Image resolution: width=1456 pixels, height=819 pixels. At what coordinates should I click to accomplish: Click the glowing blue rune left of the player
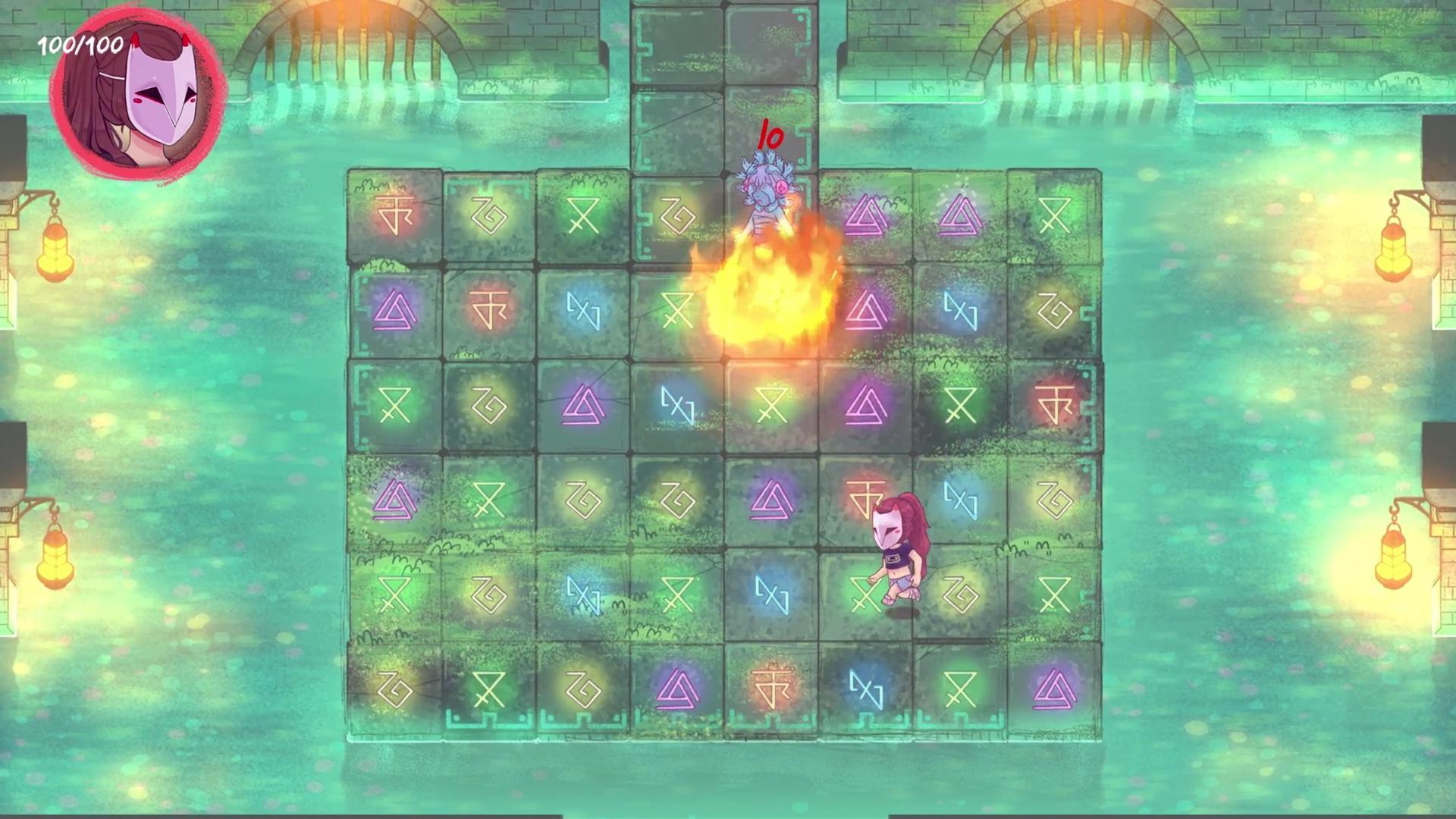pos(773,595)
